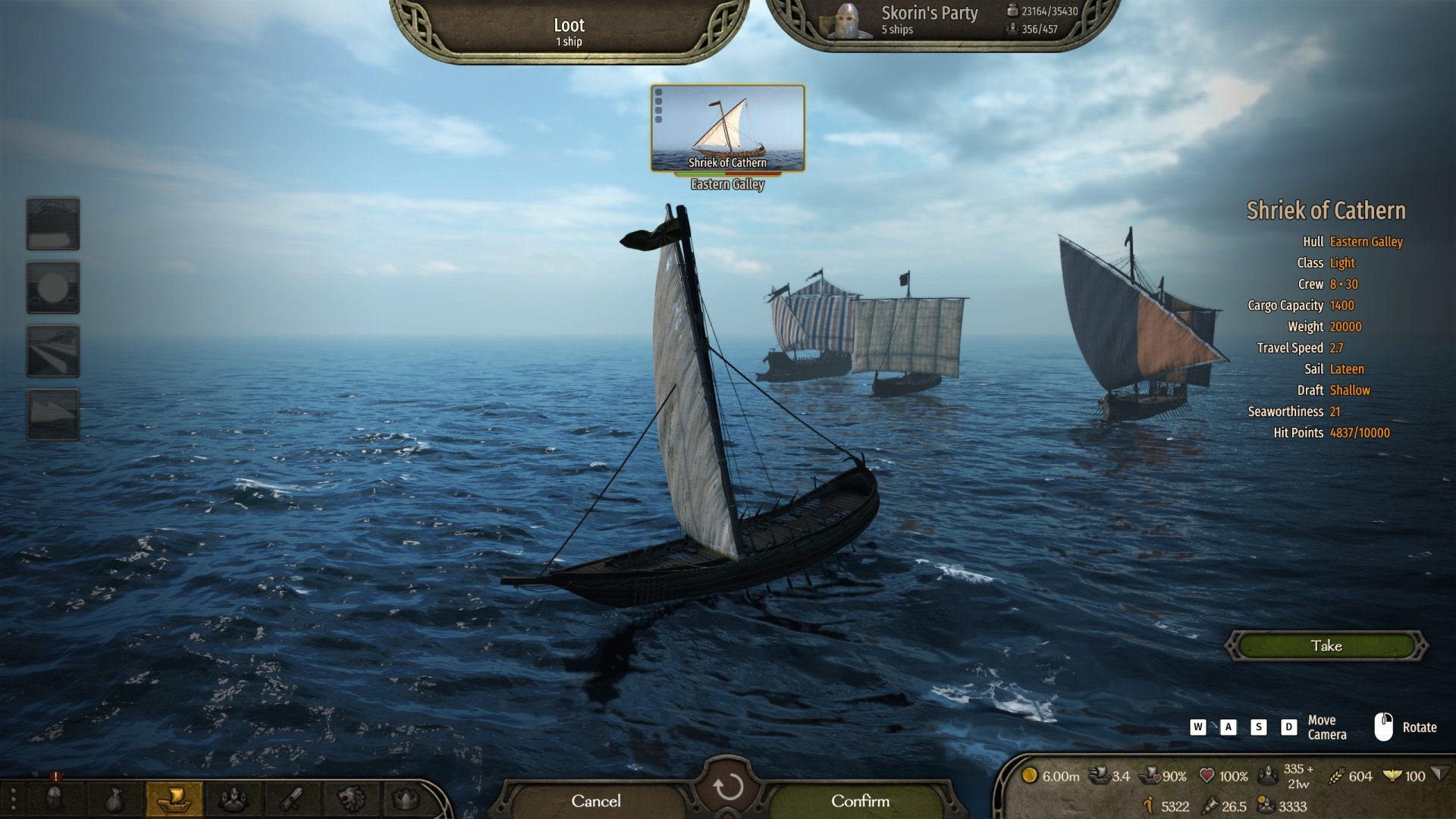This screenshot has width=1456, height=819.
Task: Reset choices with the circular arrow button
Action: point(727,788)
